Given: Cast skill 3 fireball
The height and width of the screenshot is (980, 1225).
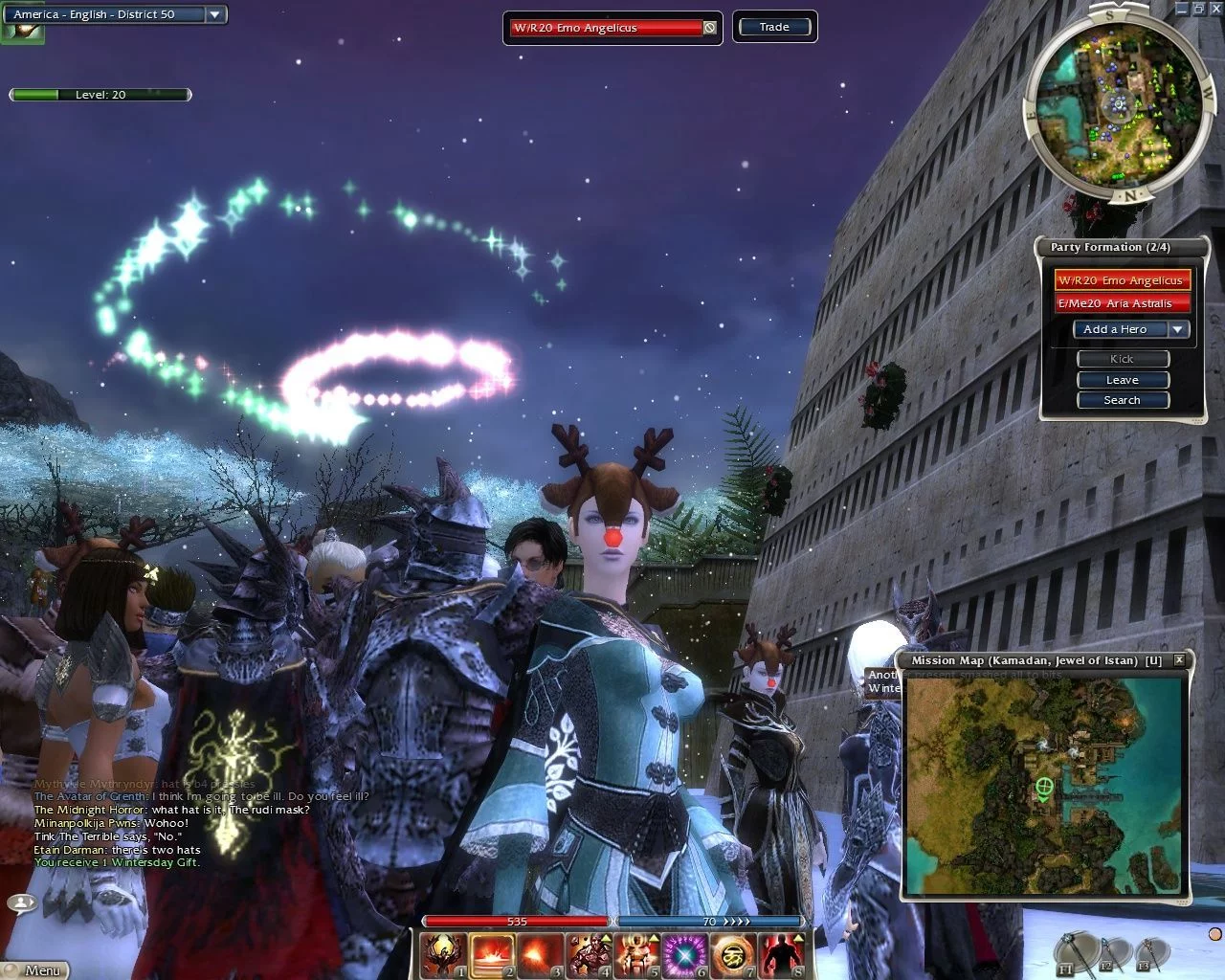Looking at the screenshot, I should click(x=540, y=954).
